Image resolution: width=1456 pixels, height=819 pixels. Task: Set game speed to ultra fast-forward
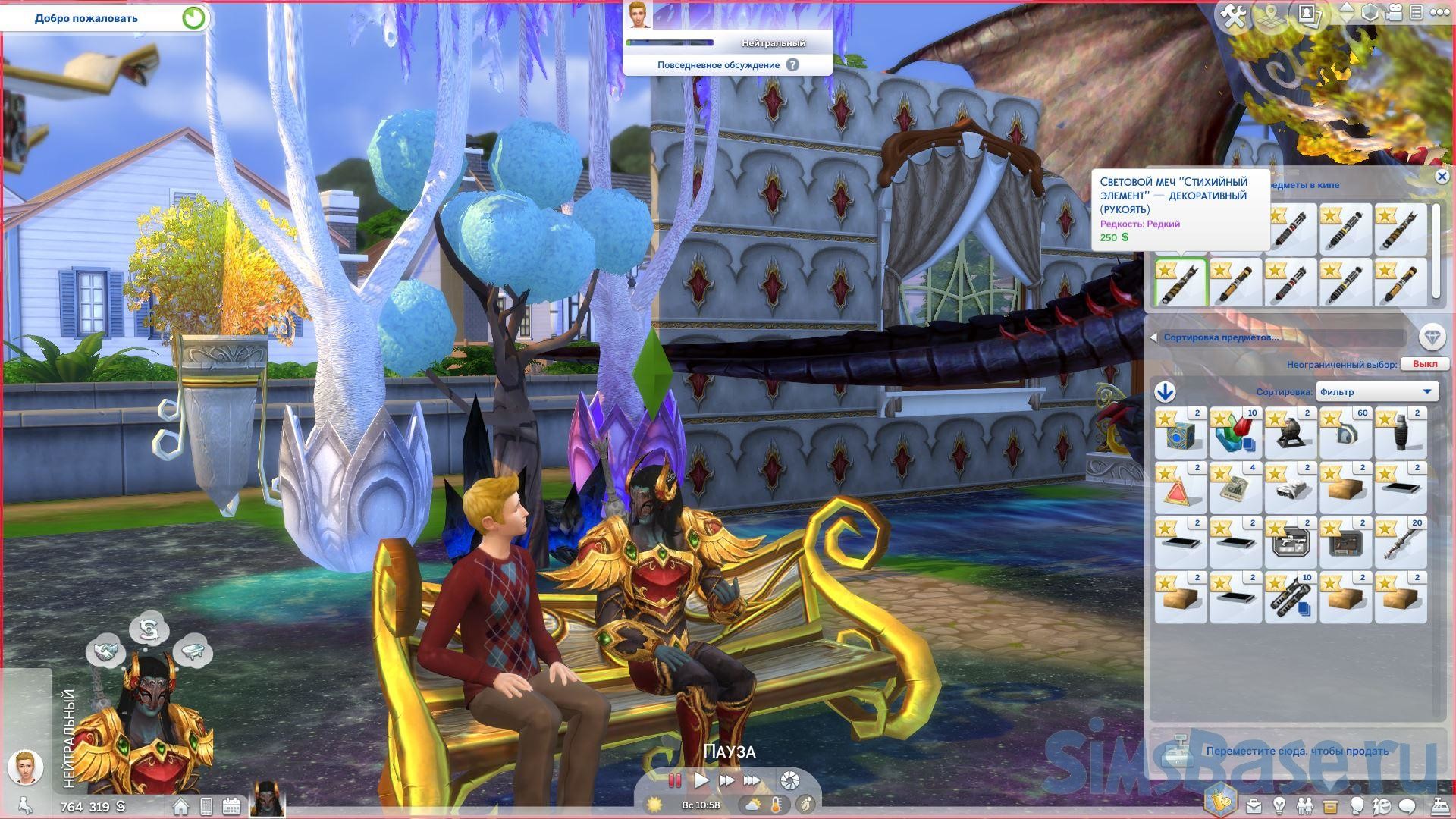tap(752, 780)
